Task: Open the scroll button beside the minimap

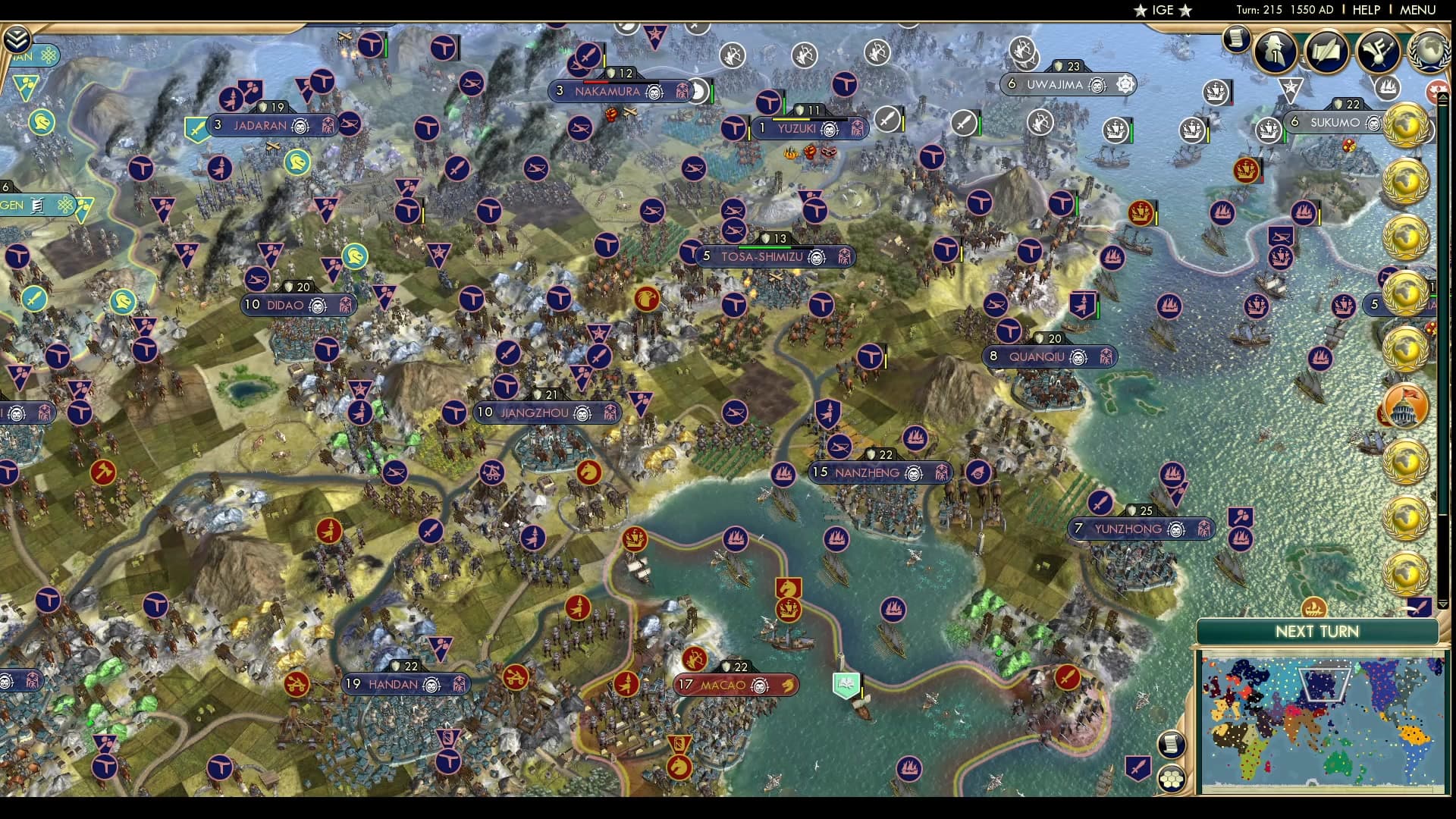Action: (x=1172, y=744)
